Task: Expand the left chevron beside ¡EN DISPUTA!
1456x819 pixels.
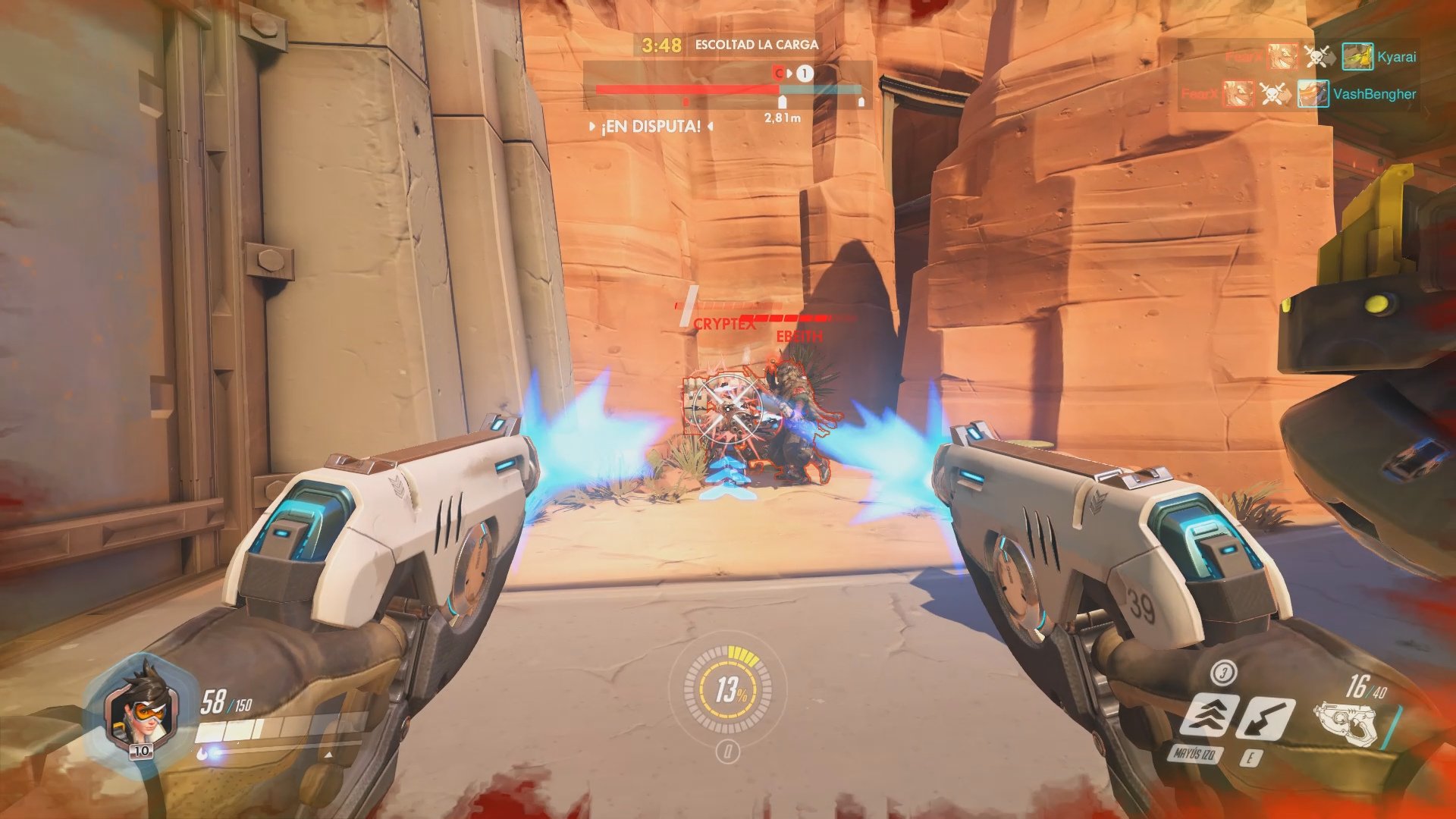Action: click(592, 127)
